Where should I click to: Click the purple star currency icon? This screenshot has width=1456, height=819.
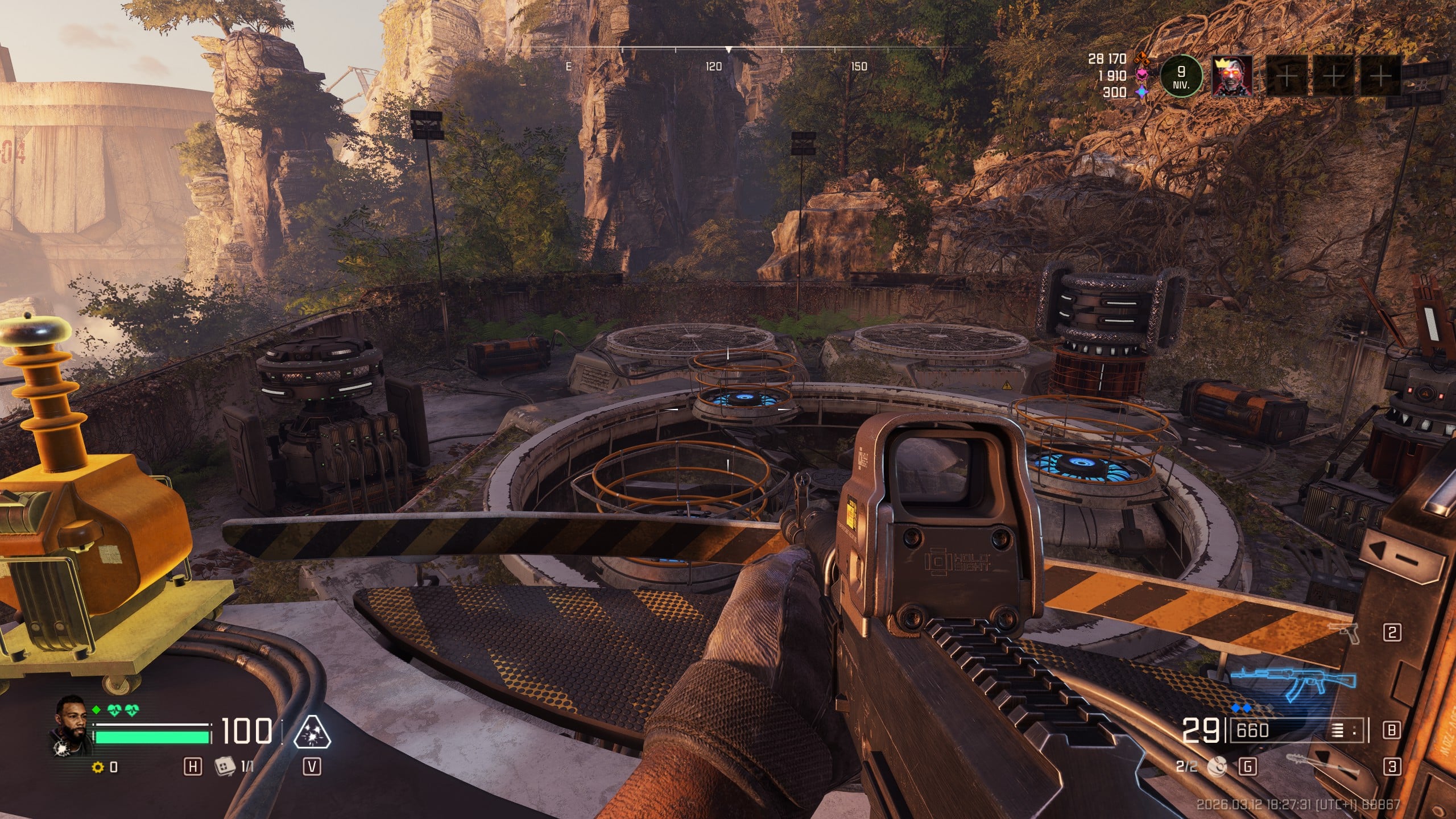pos(1141,92)
